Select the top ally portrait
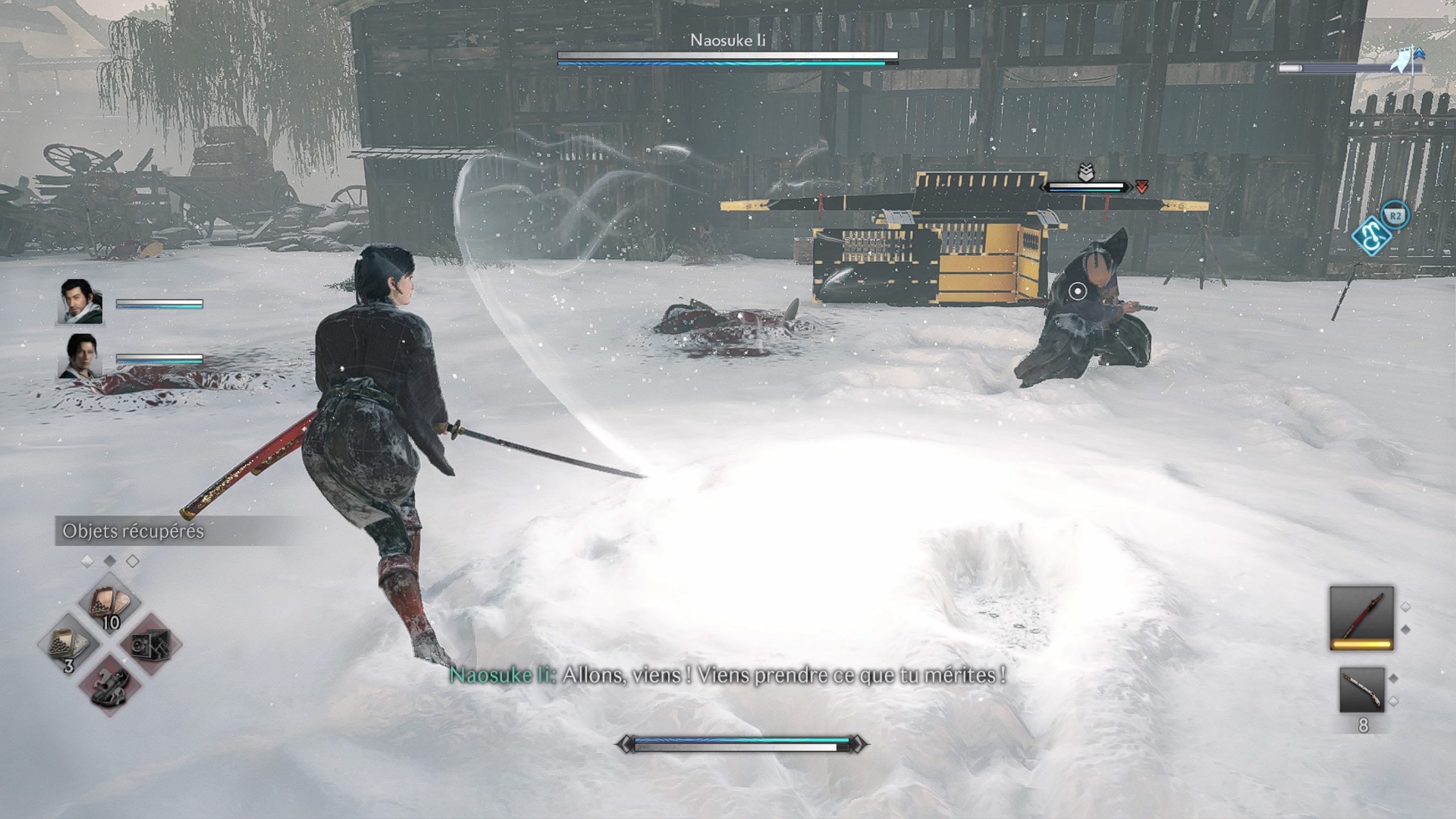This screenshot has width=1456, height=819. [x=80, y=302]
